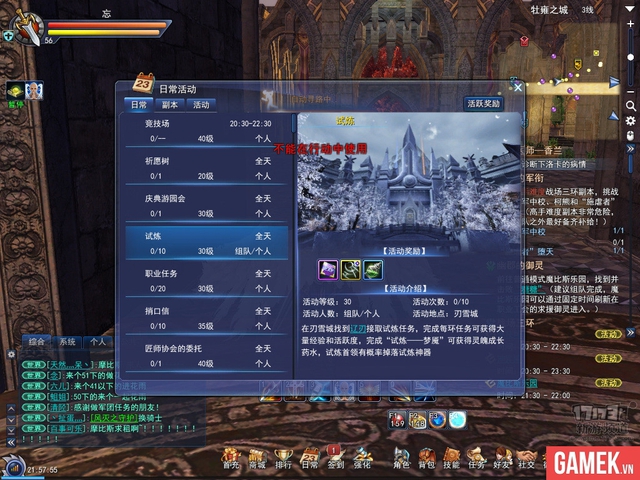Select the 竞技场 activity row
The height and width of the screenshot is (480, 640).
(x=205, y=131)
